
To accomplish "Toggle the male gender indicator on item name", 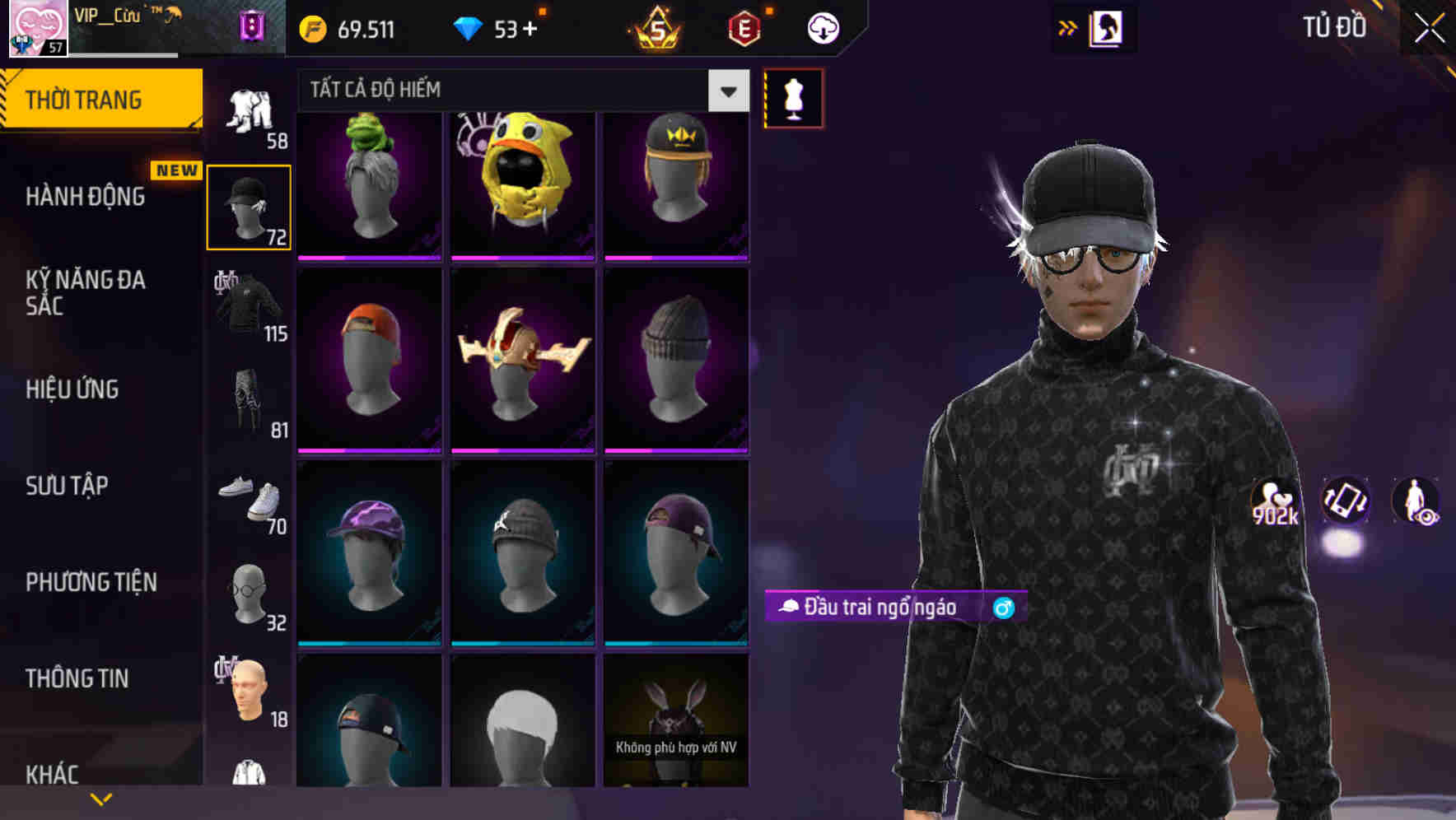I will click(x=1003, y=607).
